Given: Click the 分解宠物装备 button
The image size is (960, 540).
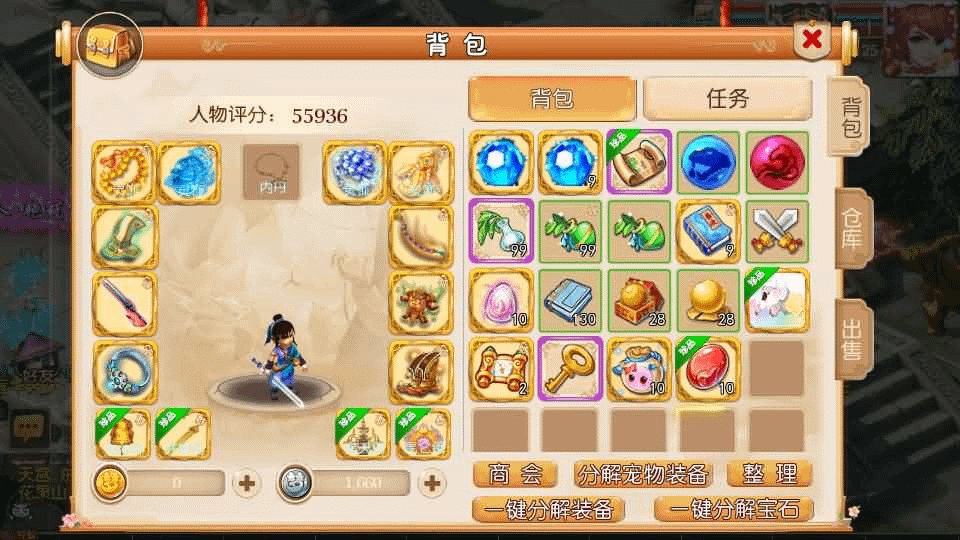Looking at the screenshot, I should pyautogui.click(x=643, y=473).
